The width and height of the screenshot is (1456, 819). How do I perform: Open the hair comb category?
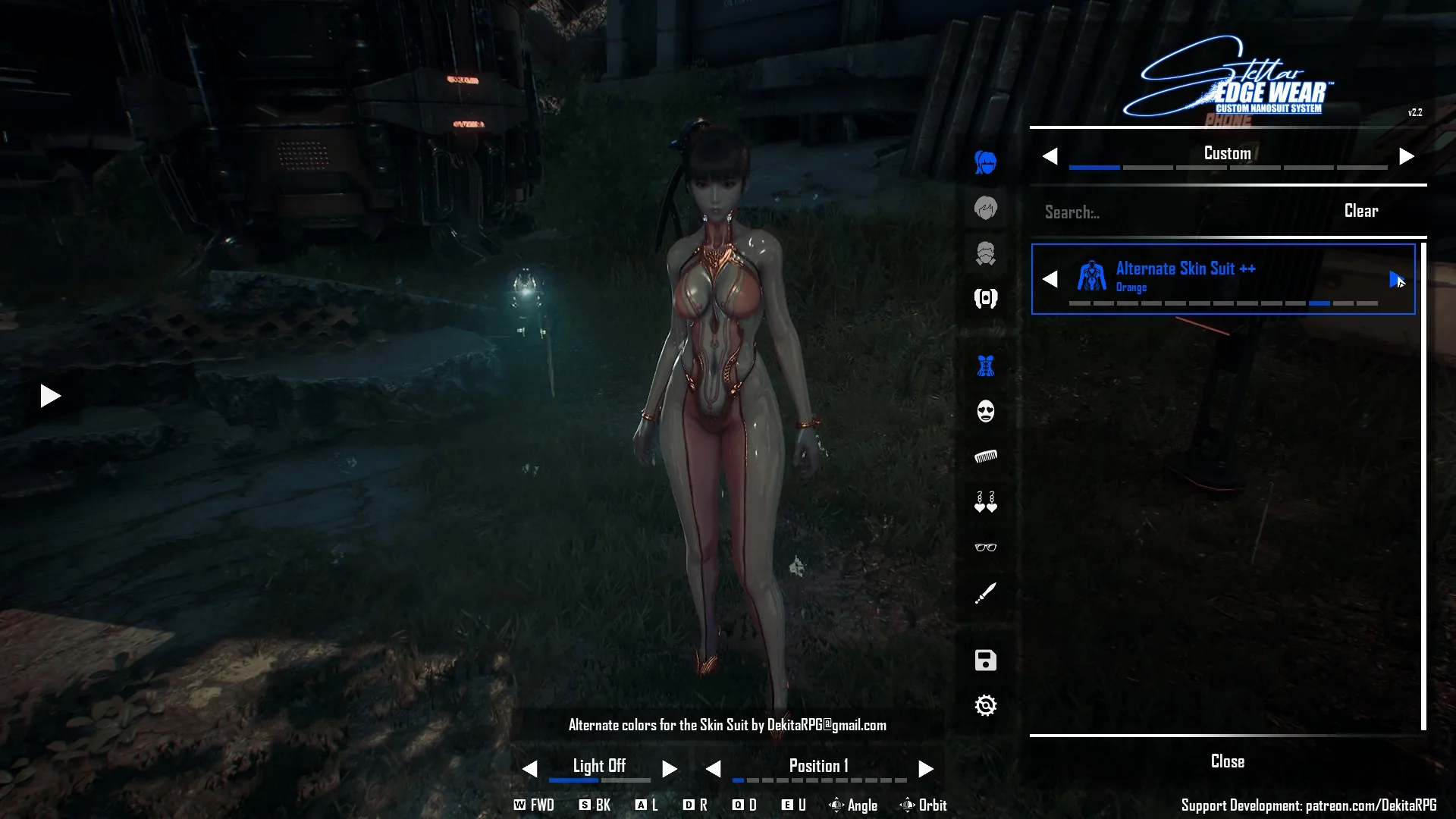pos(985,457)
